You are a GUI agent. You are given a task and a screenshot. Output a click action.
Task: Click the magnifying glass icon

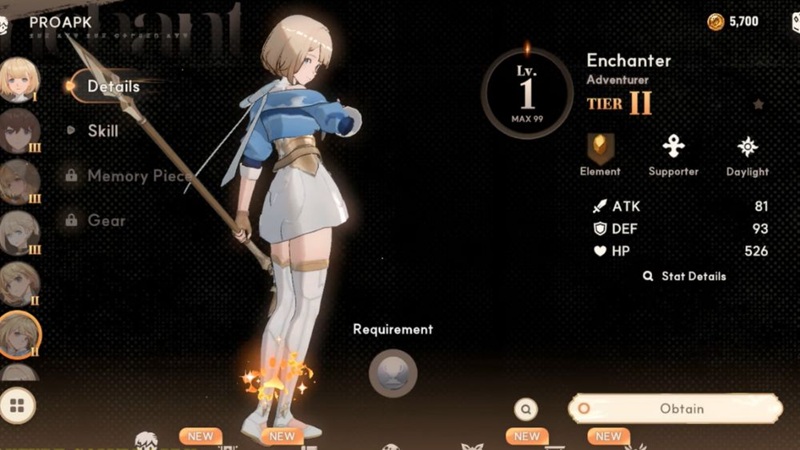click(526, 408)
